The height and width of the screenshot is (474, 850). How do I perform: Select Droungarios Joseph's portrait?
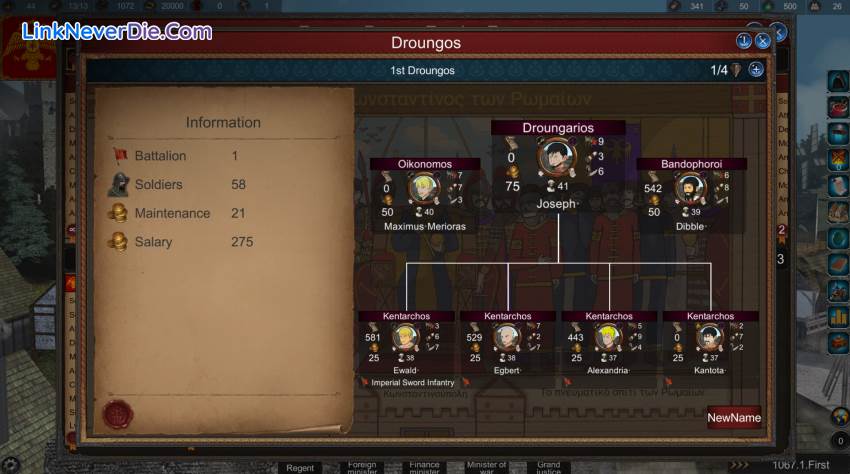(x=557, y=157)
